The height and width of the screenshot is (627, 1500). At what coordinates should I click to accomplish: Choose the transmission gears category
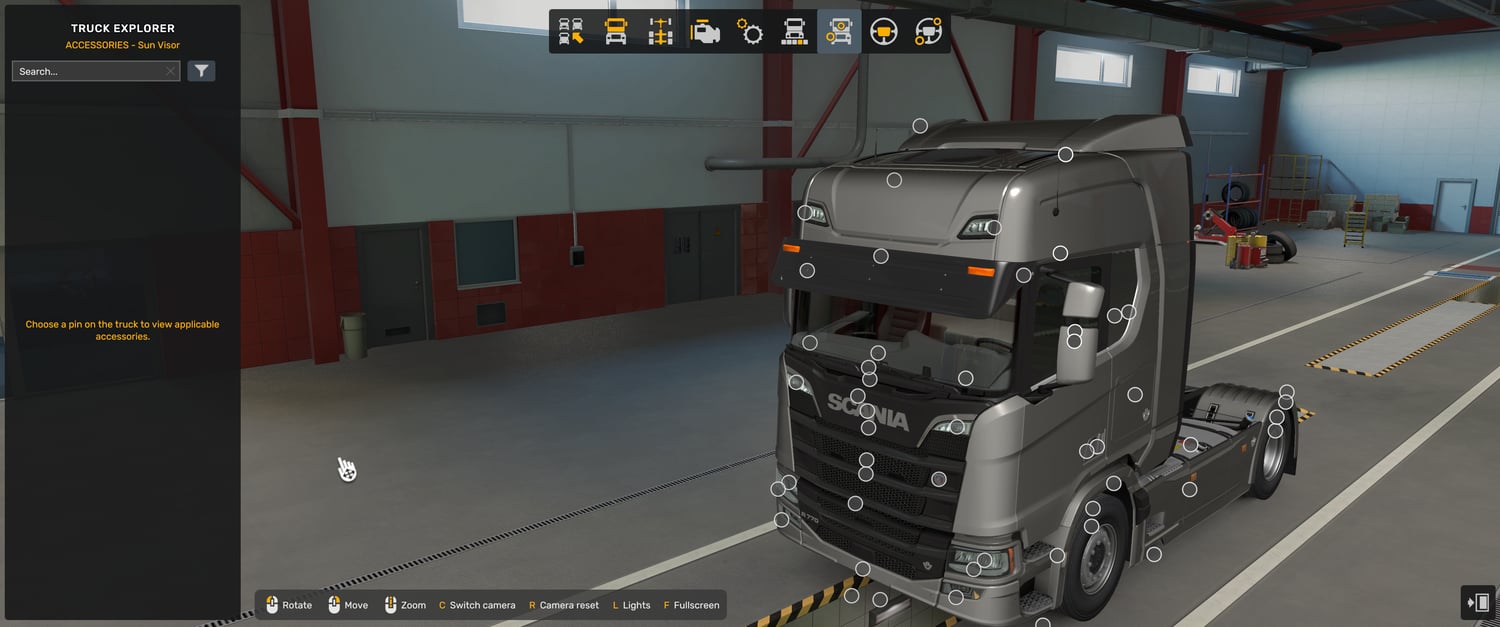tap(750, 32)
